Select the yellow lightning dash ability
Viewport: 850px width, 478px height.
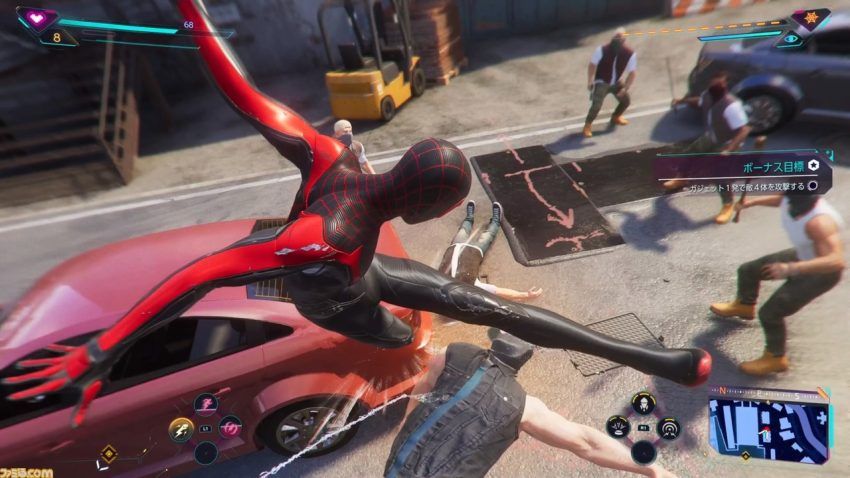pos(181,430)
